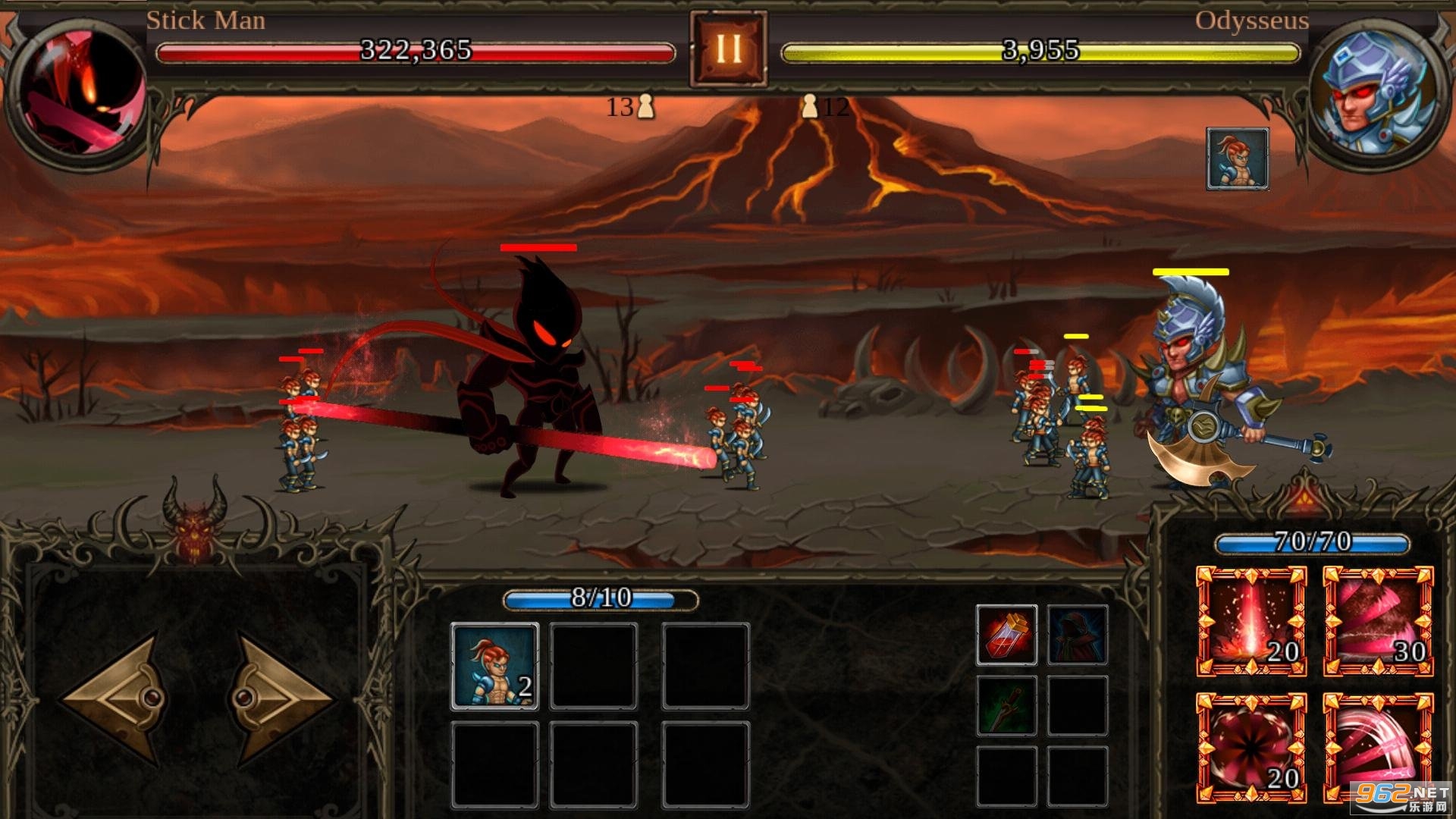Use the red health potion item
The height and width of the screenshot is (819, 1456).
[1006, 635]
